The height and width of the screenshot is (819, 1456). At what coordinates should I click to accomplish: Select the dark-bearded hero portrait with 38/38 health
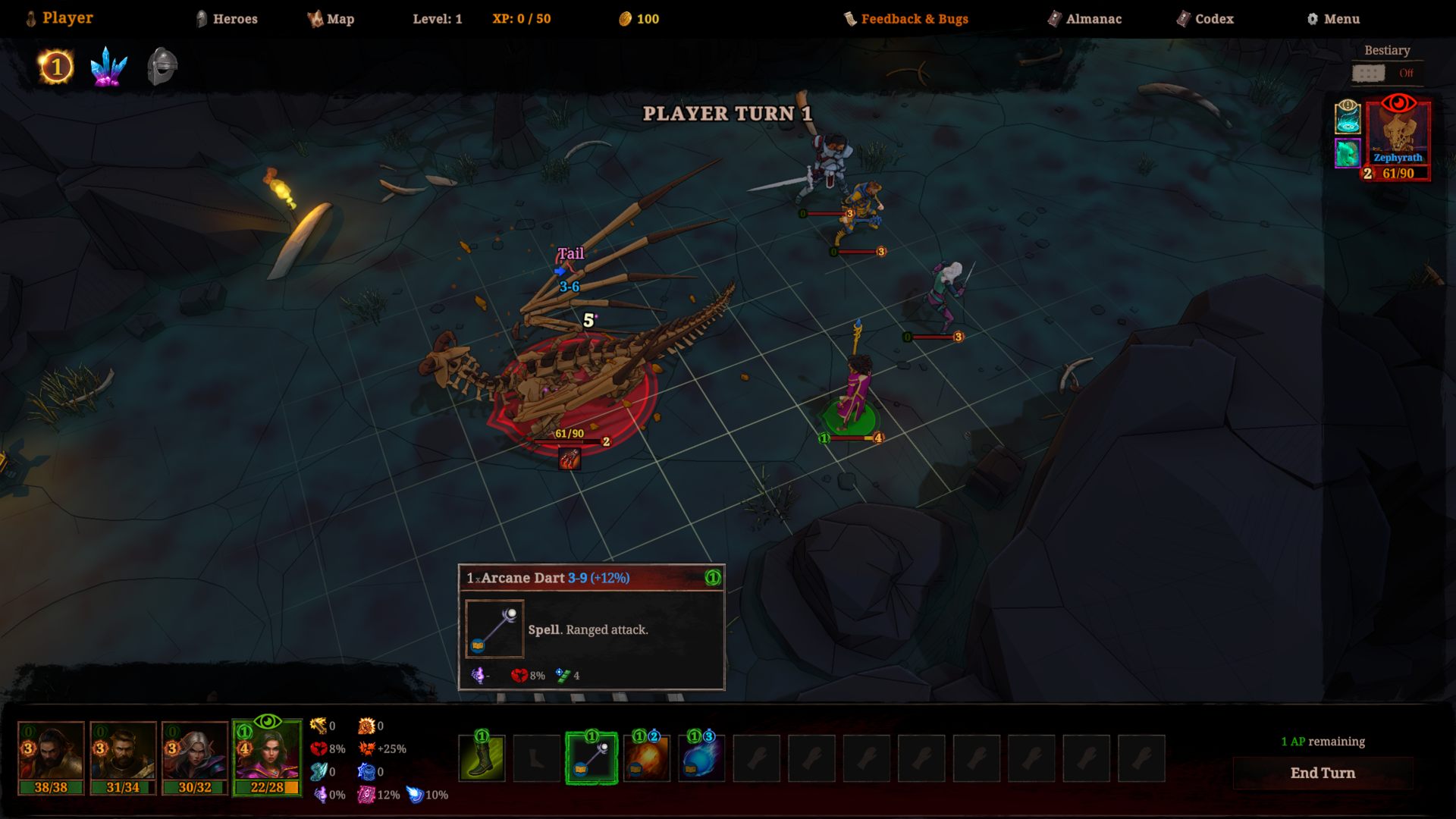click(51, 757)
